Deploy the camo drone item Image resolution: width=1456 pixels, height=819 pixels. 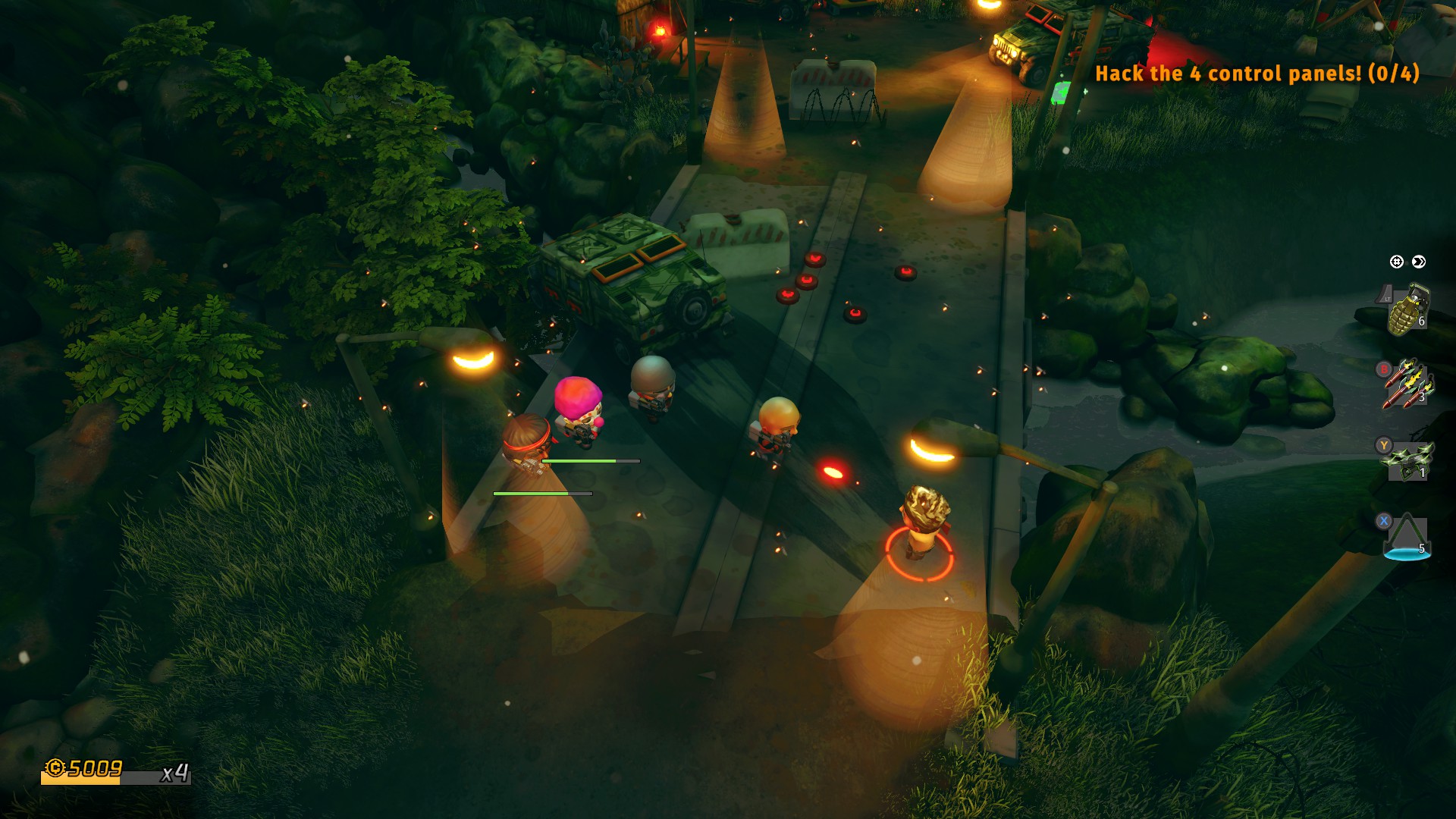[x=1408, y=460]
